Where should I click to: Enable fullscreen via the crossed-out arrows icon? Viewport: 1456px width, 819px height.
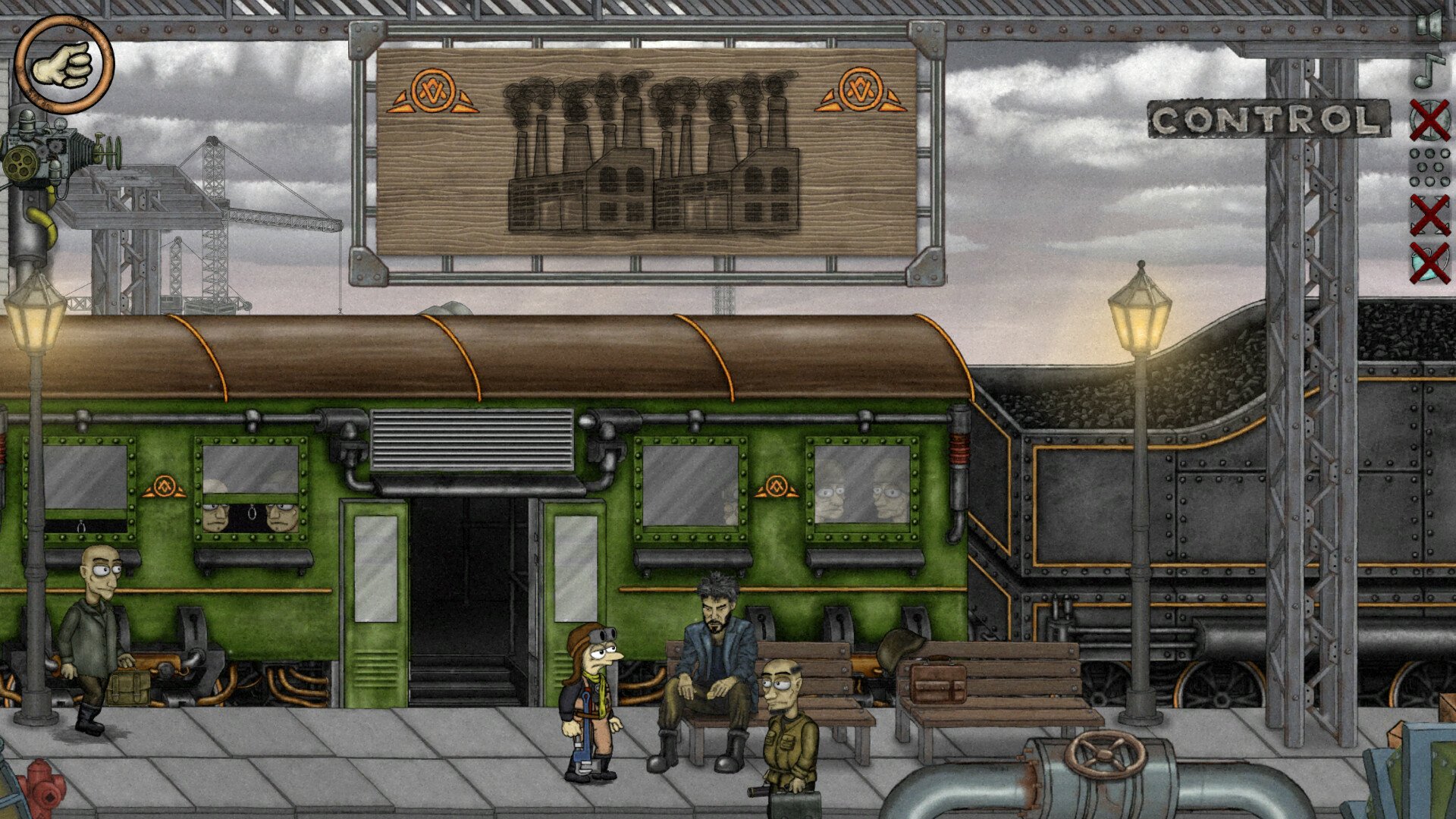pyautogui.click(x=1428, y=214)
